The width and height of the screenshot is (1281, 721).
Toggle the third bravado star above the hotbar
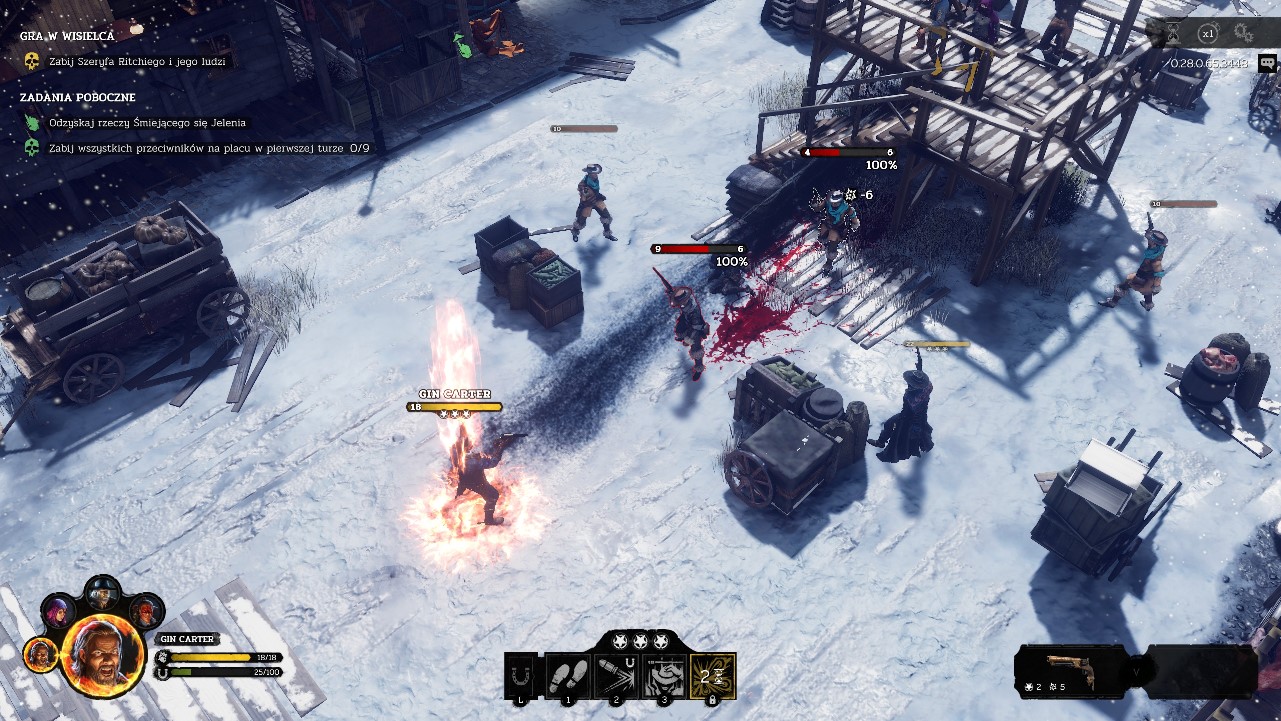click(660, 642)
